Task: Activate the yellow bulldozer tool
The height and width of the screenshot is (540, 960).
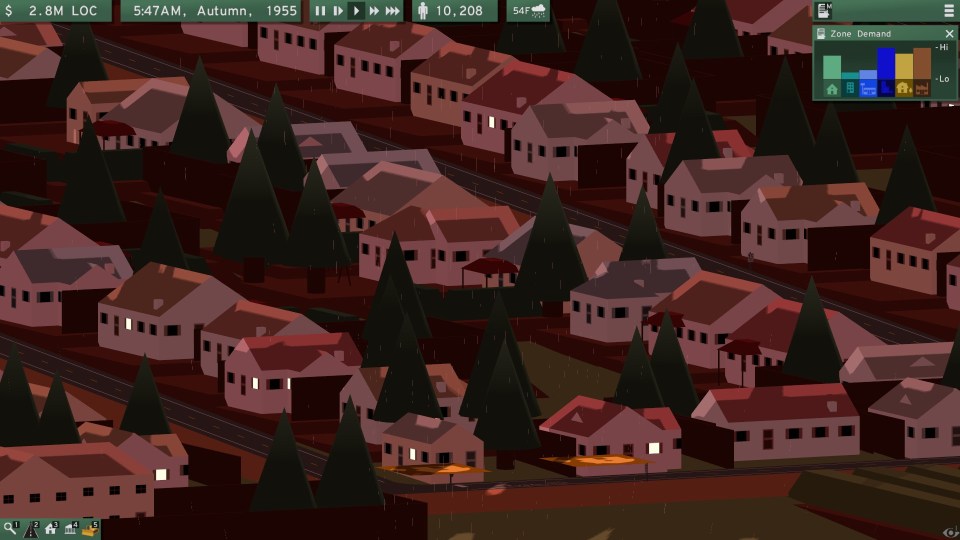Action: [x=90, y=529]
